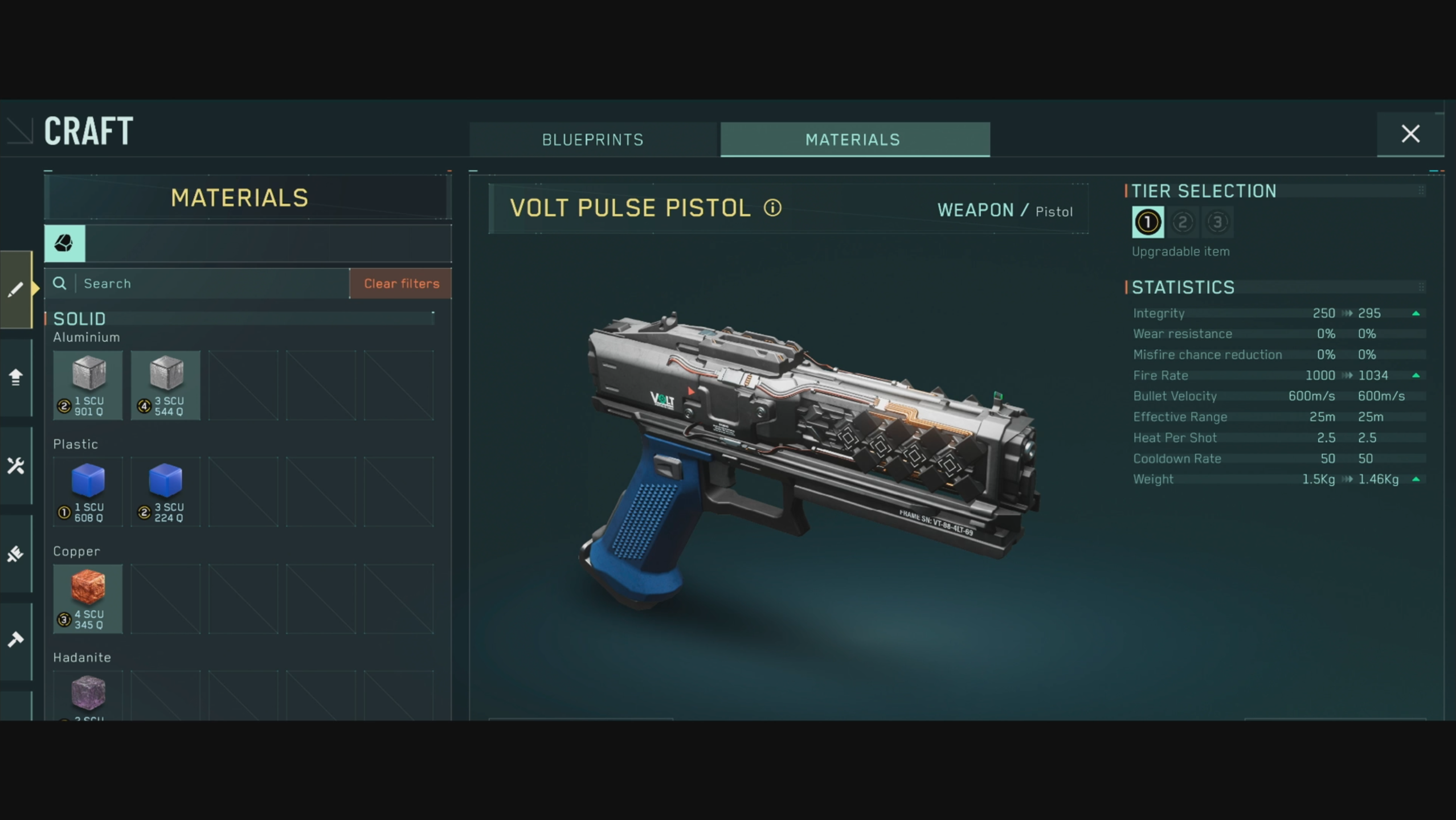This screenshot has width=1456, height=820.
Task: Select Tier 1 in Tier Selection
Action: click(x=1147, y=222)
